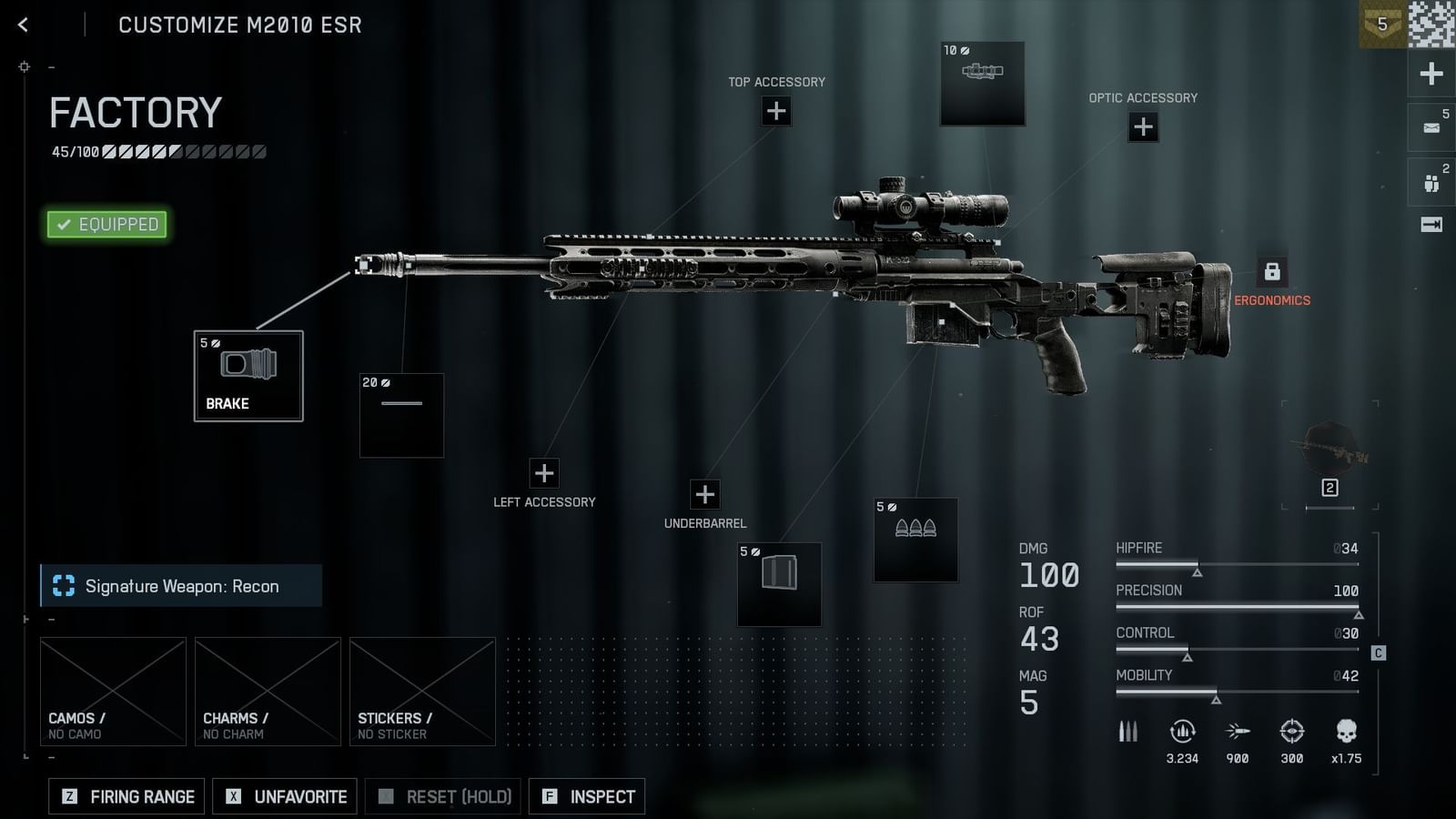Open the social squad icon with 2 notifications
The height and width of the screenshot is (819, 1456).
1431,181
